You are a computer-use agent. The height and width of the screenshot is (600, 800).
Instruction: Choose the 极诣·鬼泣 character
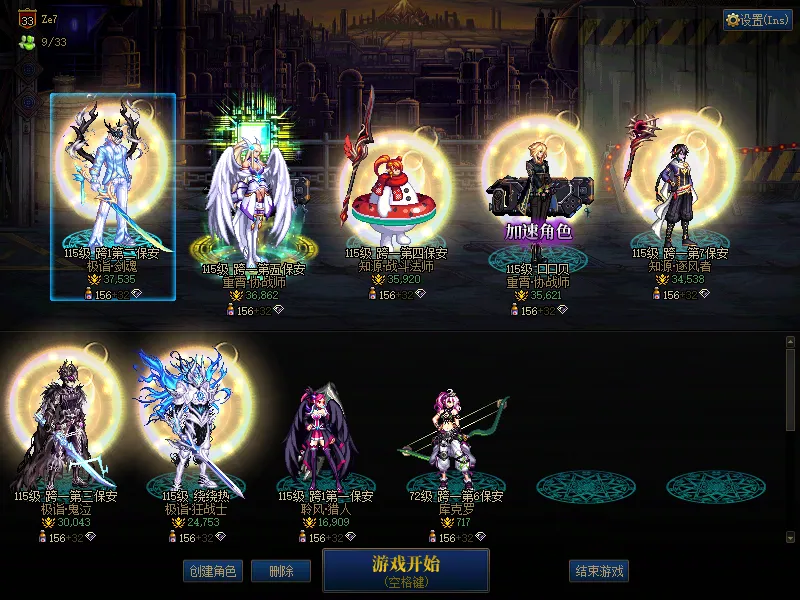(66, 430)
